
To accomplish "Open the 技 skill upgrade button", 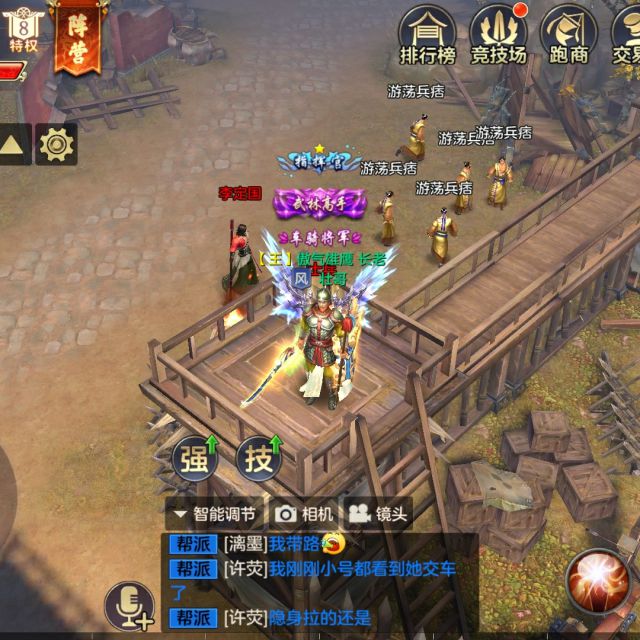I will [259, 459].
